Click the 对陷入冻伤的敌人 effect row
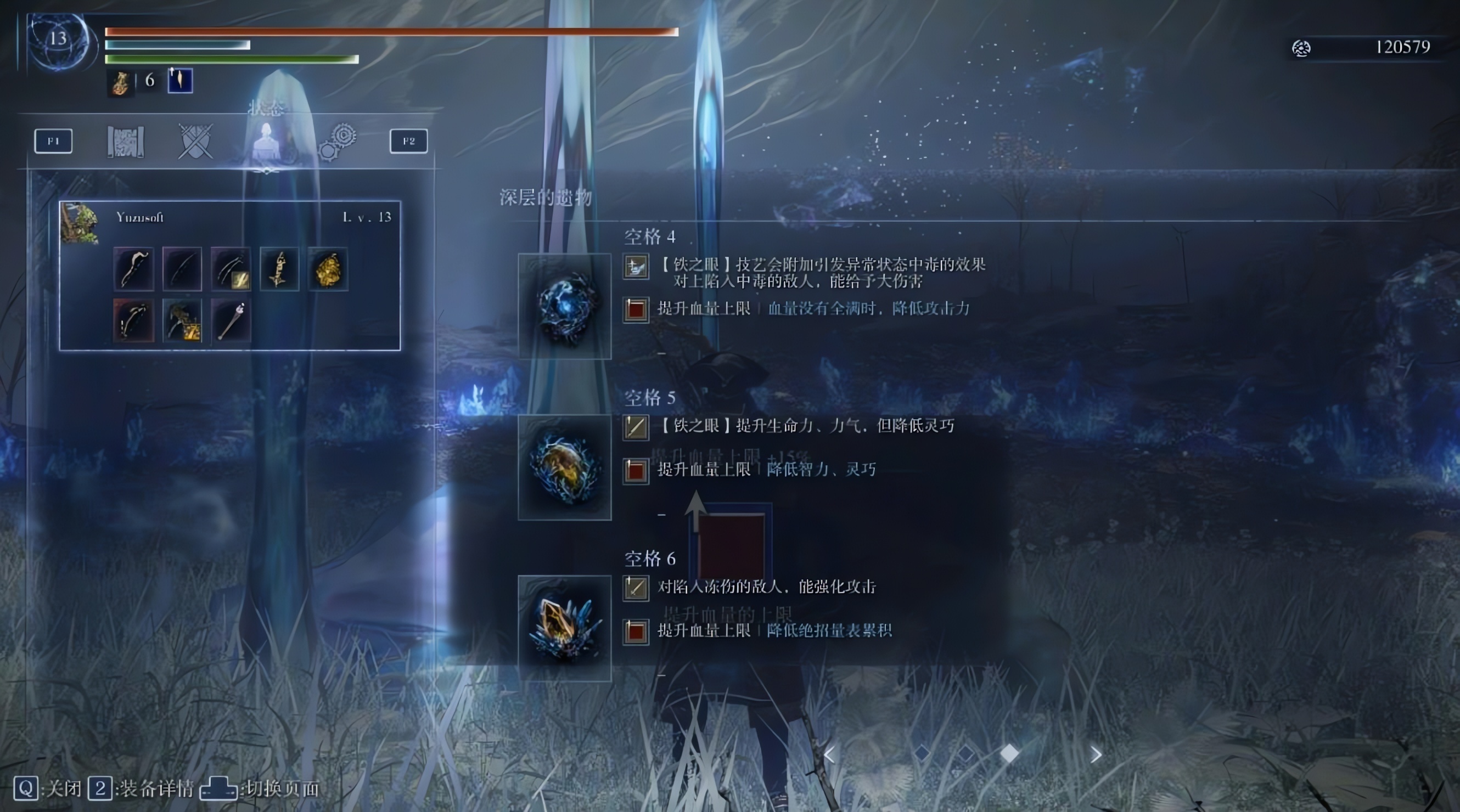This screenshot has width=1460, height=812. pyautogui.click(x=766, y=587)
